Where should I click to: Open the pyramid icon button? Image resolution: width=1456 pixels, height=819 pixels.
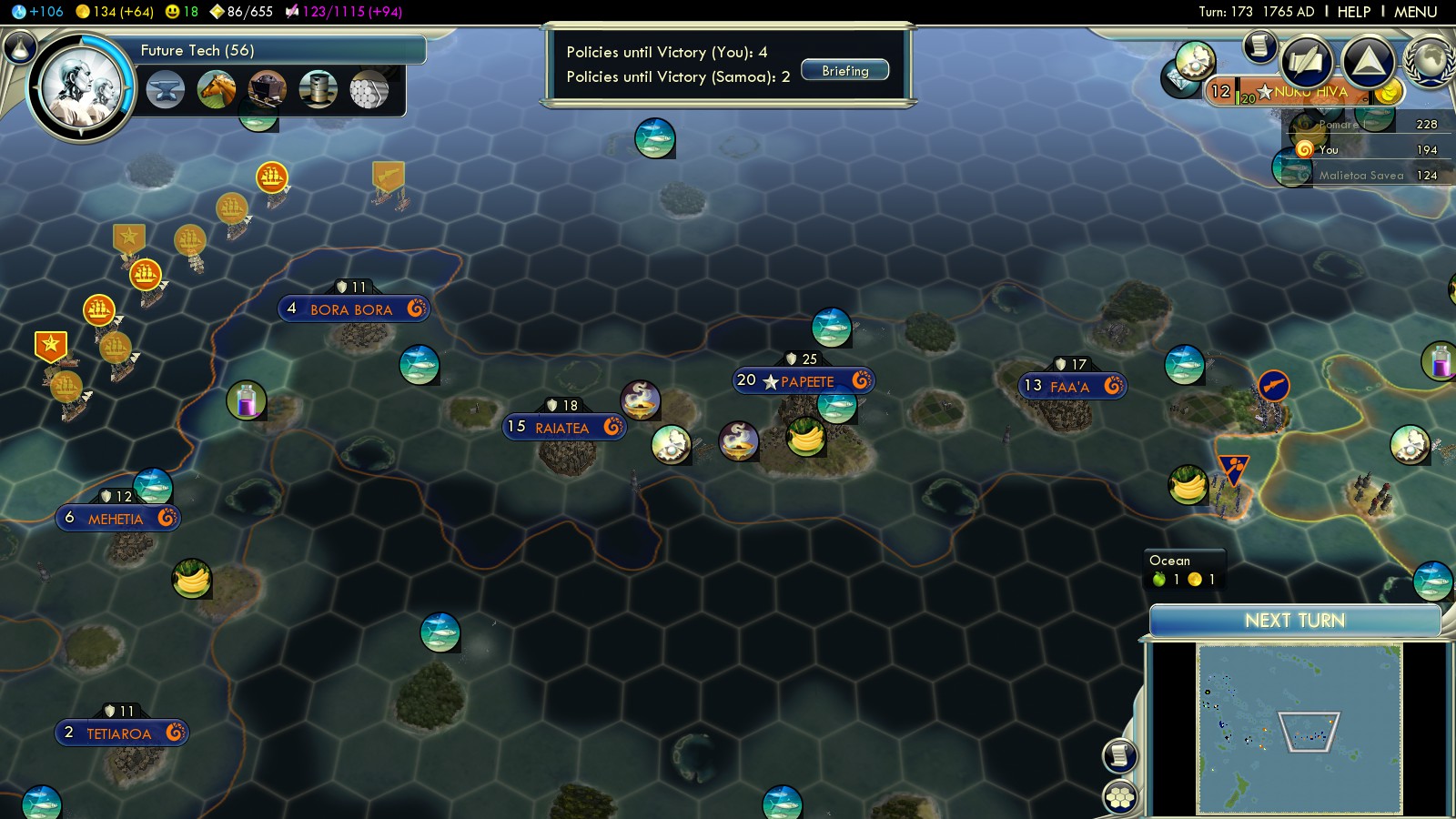click(1368, 62)
